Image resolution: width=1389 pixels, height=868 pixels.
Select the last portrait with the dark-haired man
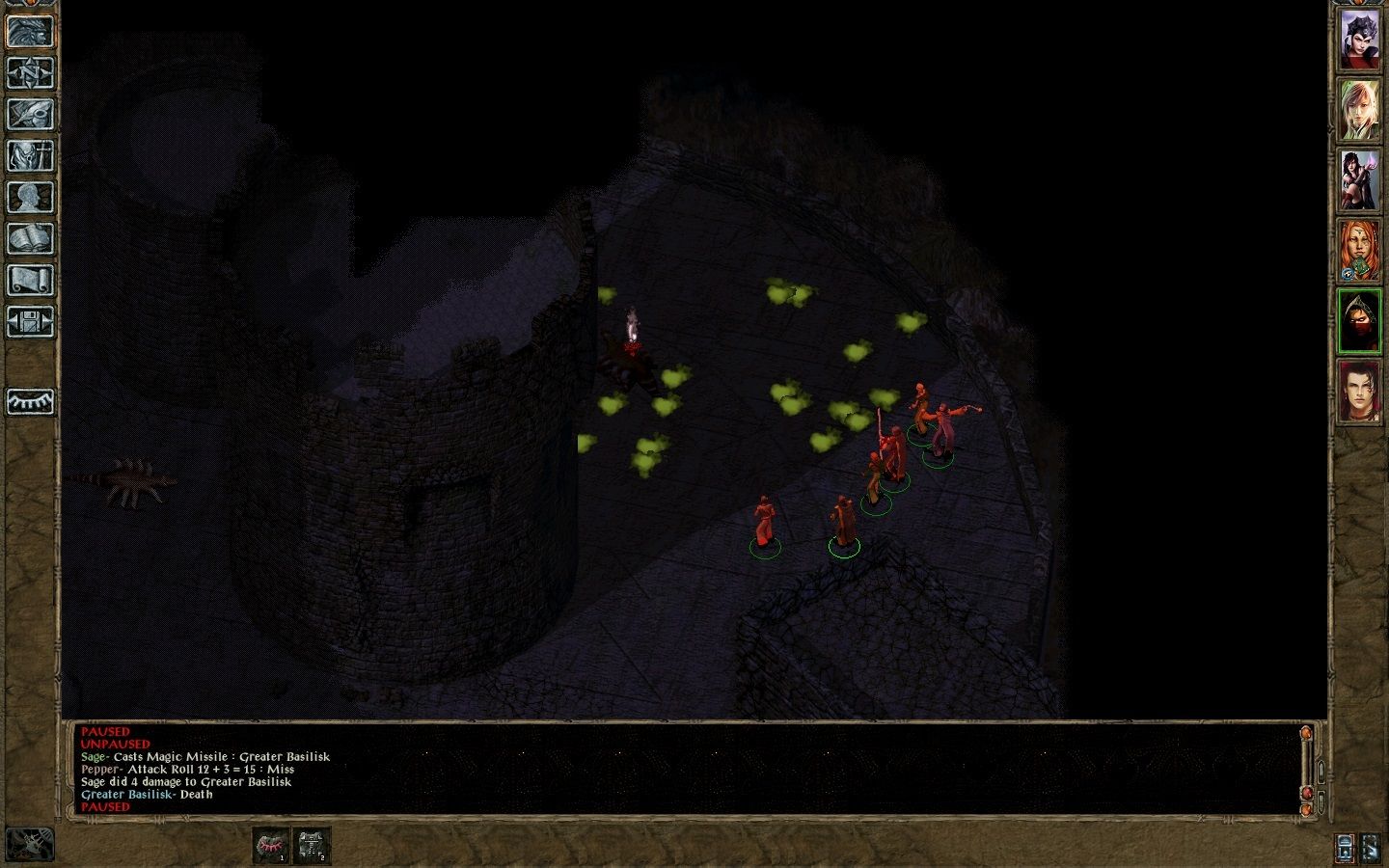tap(1359, 392)
